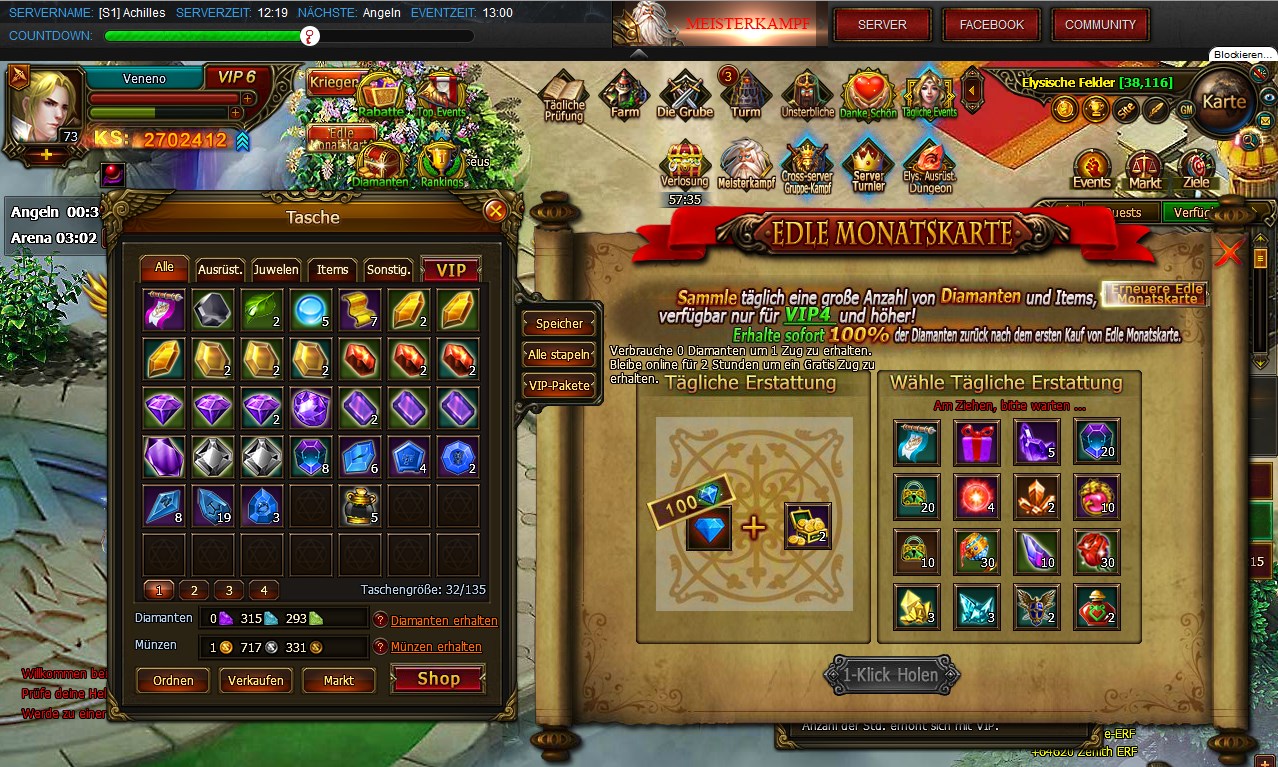Close the Edle Monatskarte scroll window
Screen dimensions: 1278x767
pyautogui.click(x=1228, y=253)
